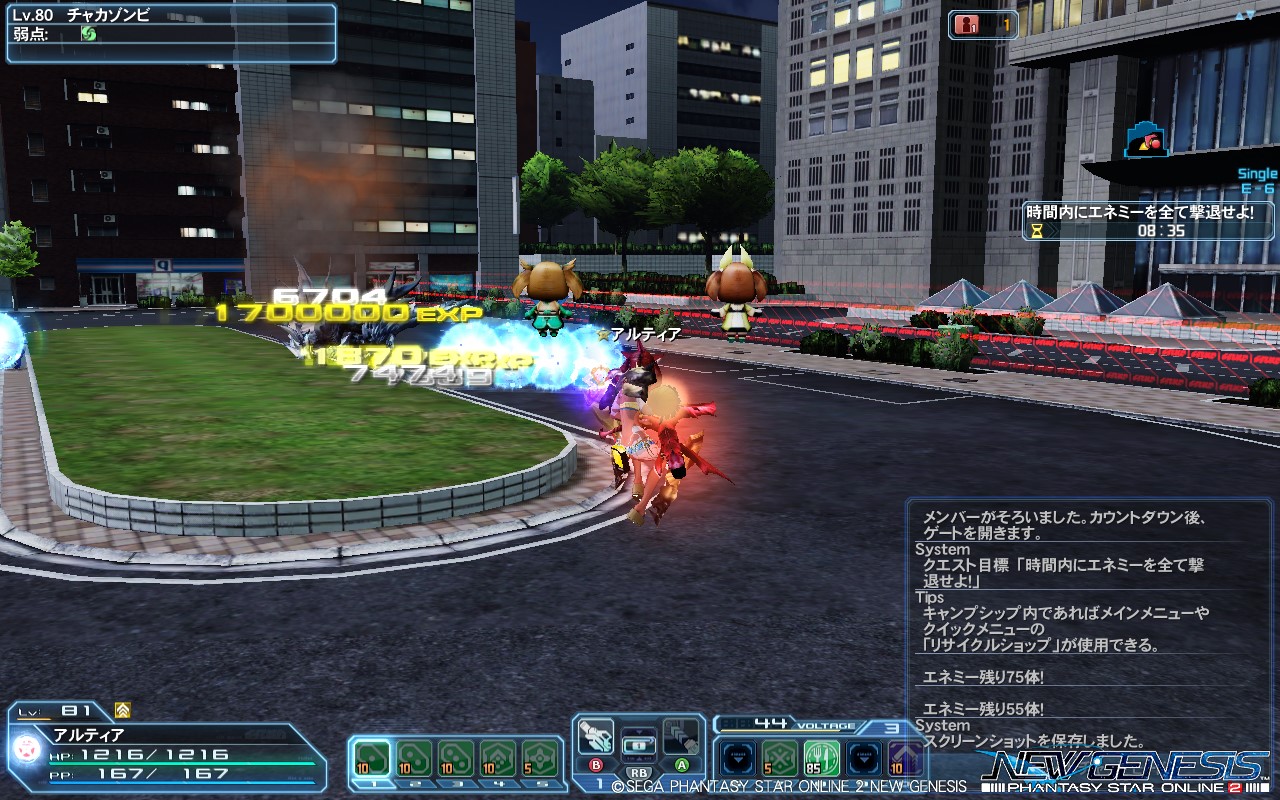Click the character nameplate アルティア
The height and width of the screenshot is (800, 1280).
pos(88,732)
